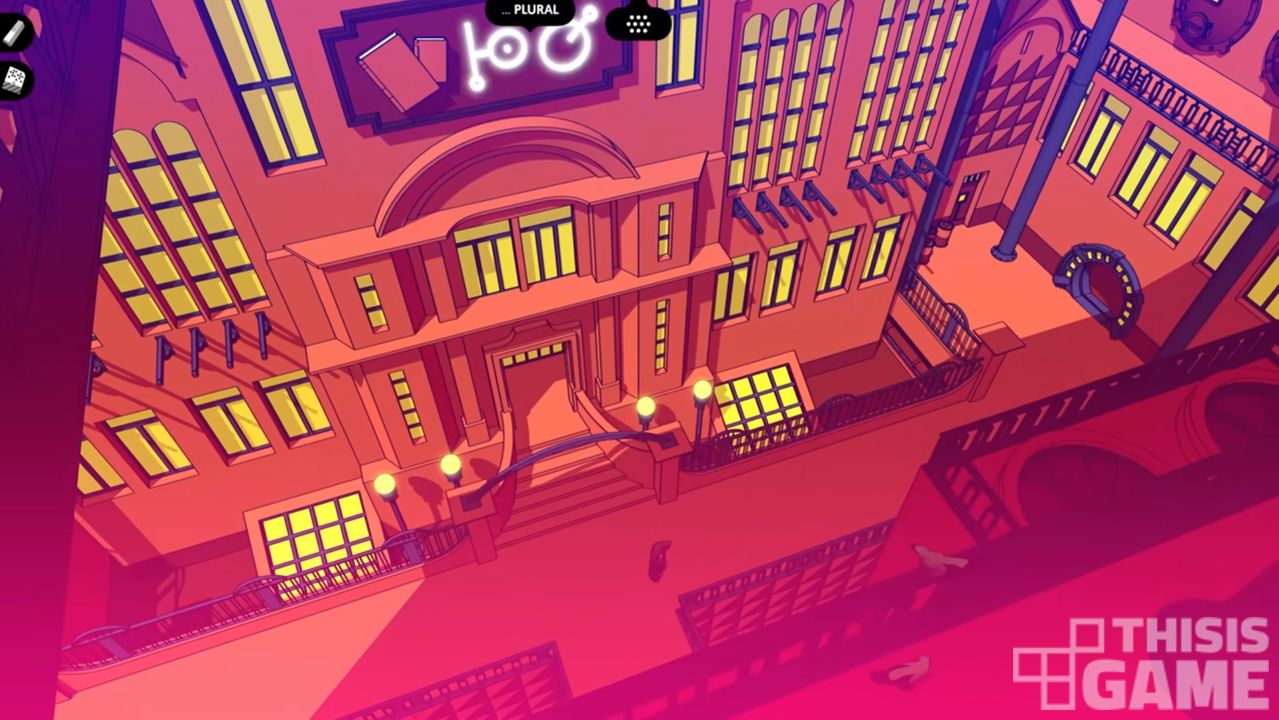Select the dotted cube inventory item
Viewport: 1279px width, 720px height.
tap(14, 80)
